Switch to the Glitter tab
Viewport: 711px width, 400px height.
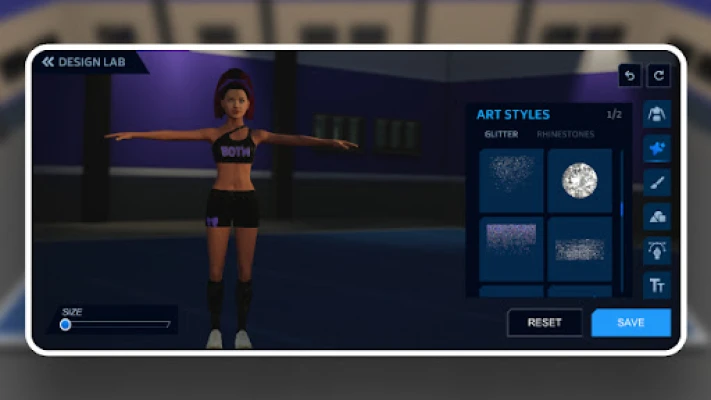[501, 134]
